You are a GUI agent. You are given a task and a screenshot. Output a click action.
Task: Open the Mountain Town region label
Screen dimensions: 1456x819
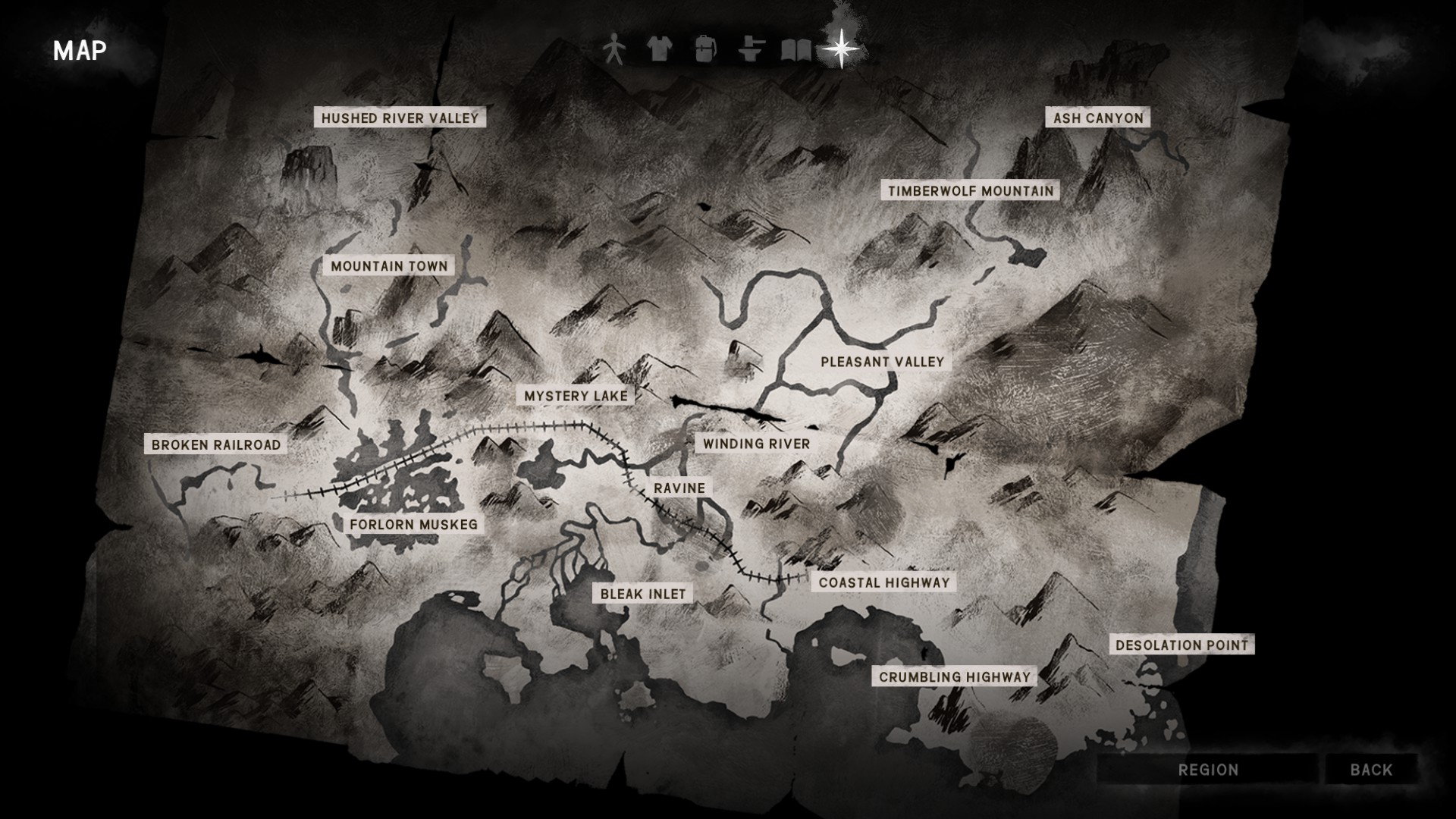click(389, 266)
